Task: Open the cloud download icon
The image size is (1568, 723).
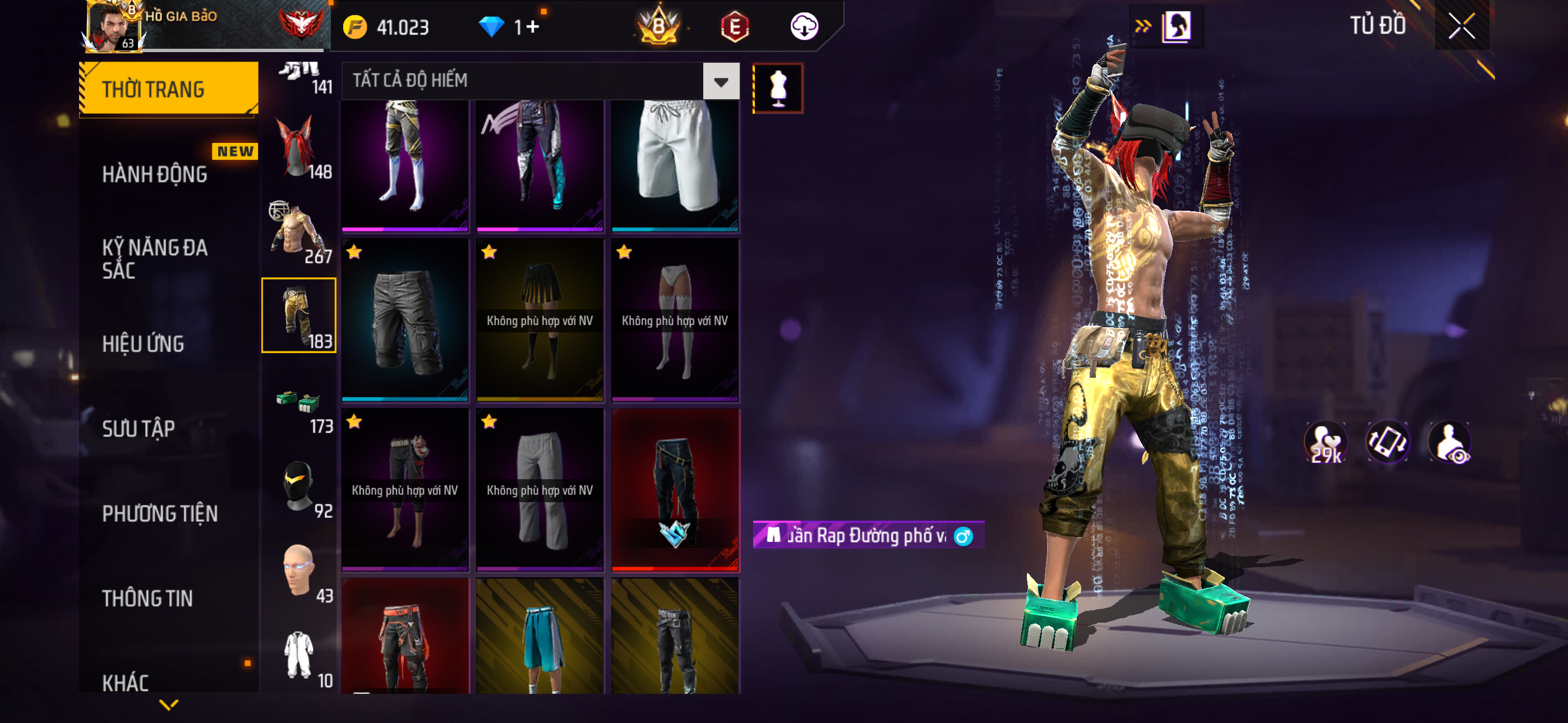Action: 804,27
